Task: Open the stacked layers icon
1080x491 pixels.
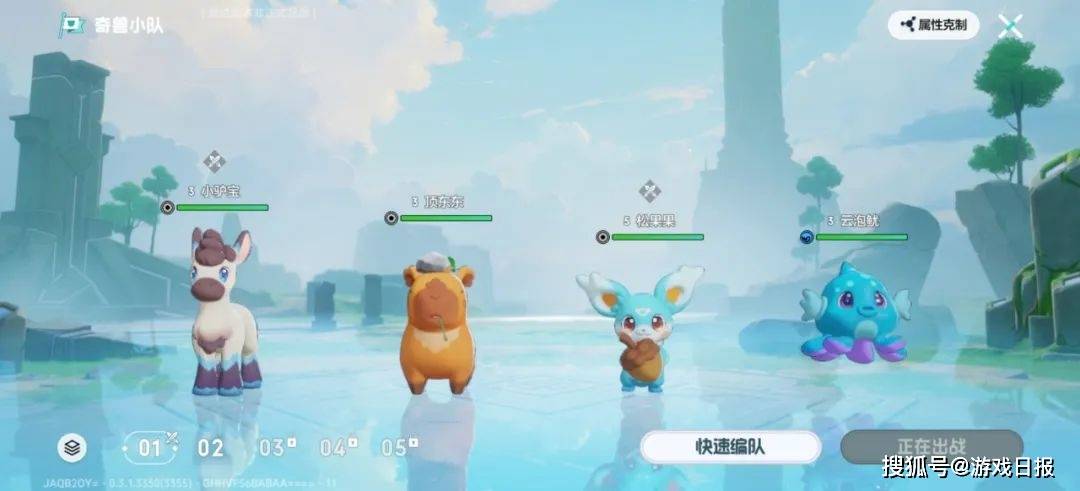Action: (x=72, y=448)
